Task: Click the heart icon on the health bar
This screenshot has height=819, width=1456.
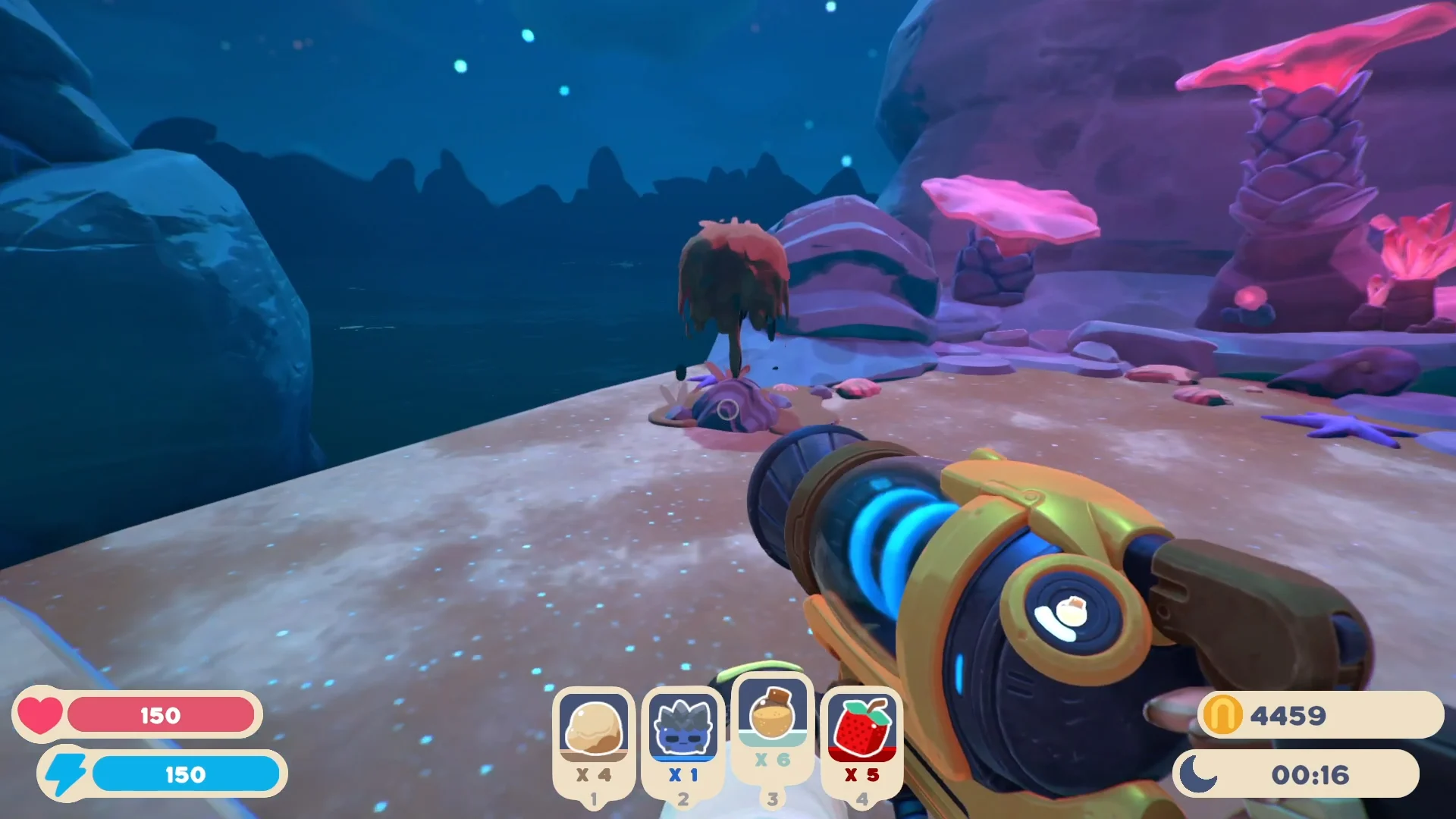Action: pyautogui.click(x=39, y=714)
